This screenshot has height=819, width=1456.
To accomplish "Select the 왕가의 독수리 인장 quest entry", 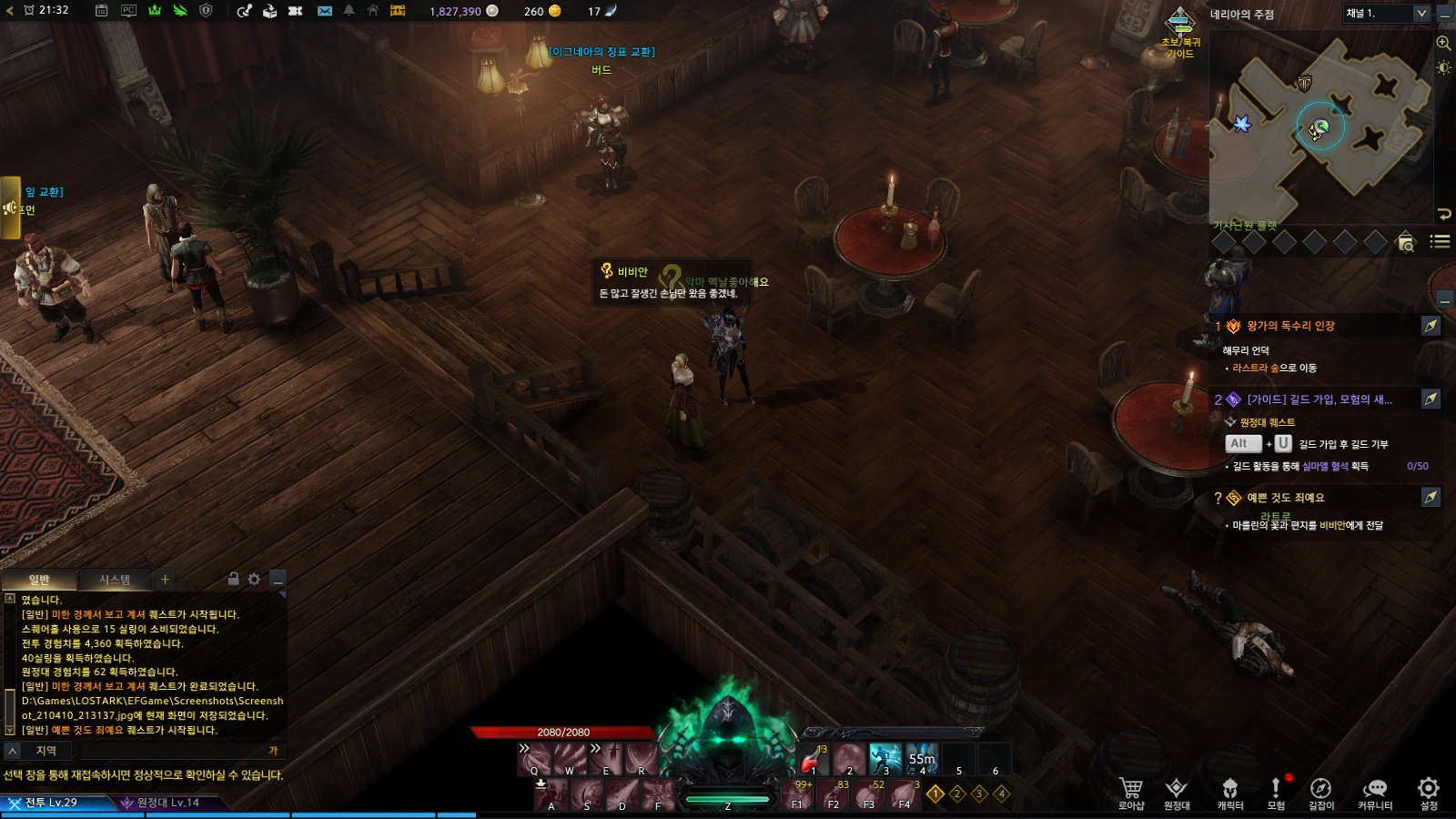I will (x=1290, y=326).
